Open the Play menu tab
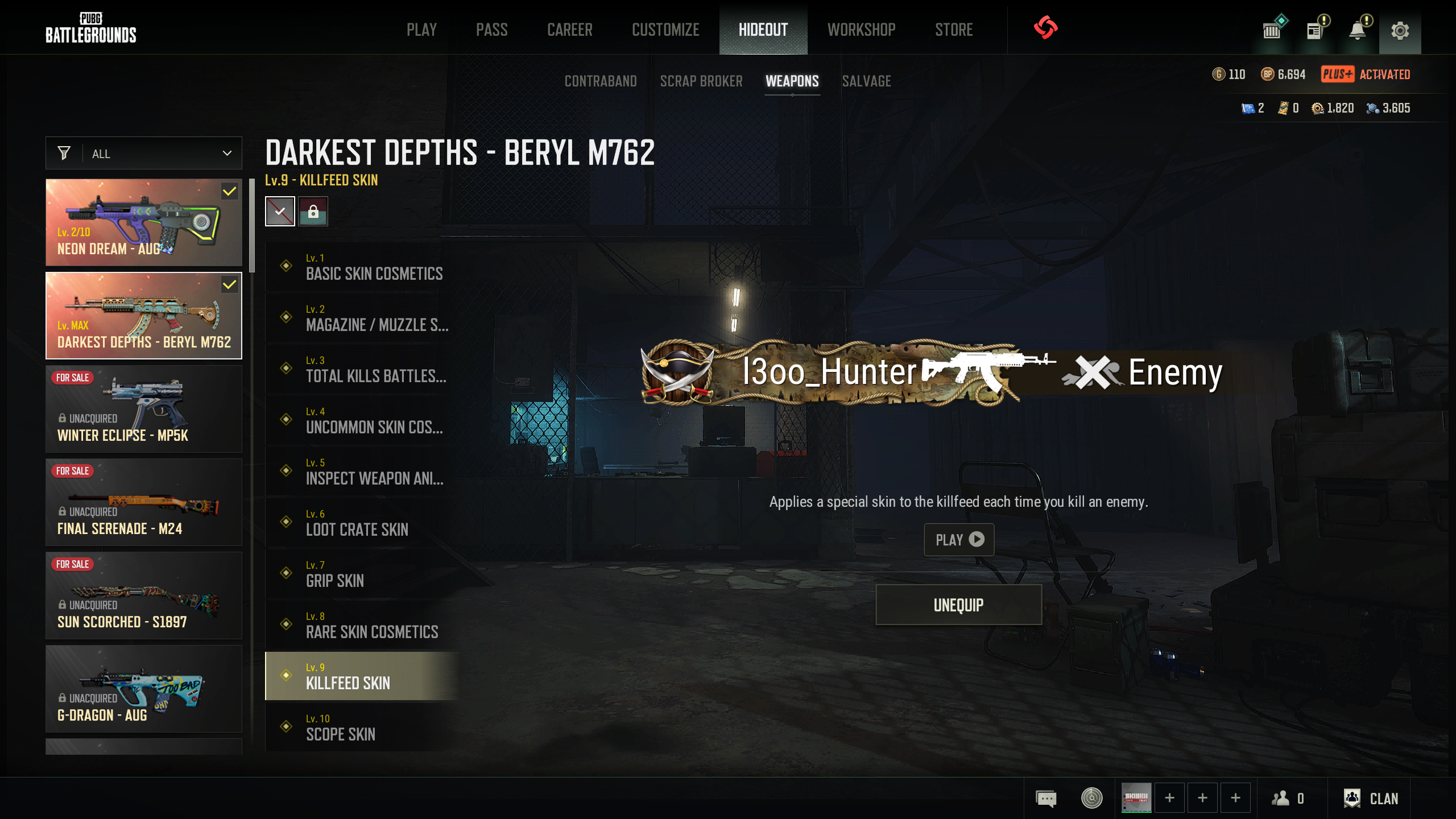Screen dimensions: 1456x819 pyautogui.click(x=421, y=30)
